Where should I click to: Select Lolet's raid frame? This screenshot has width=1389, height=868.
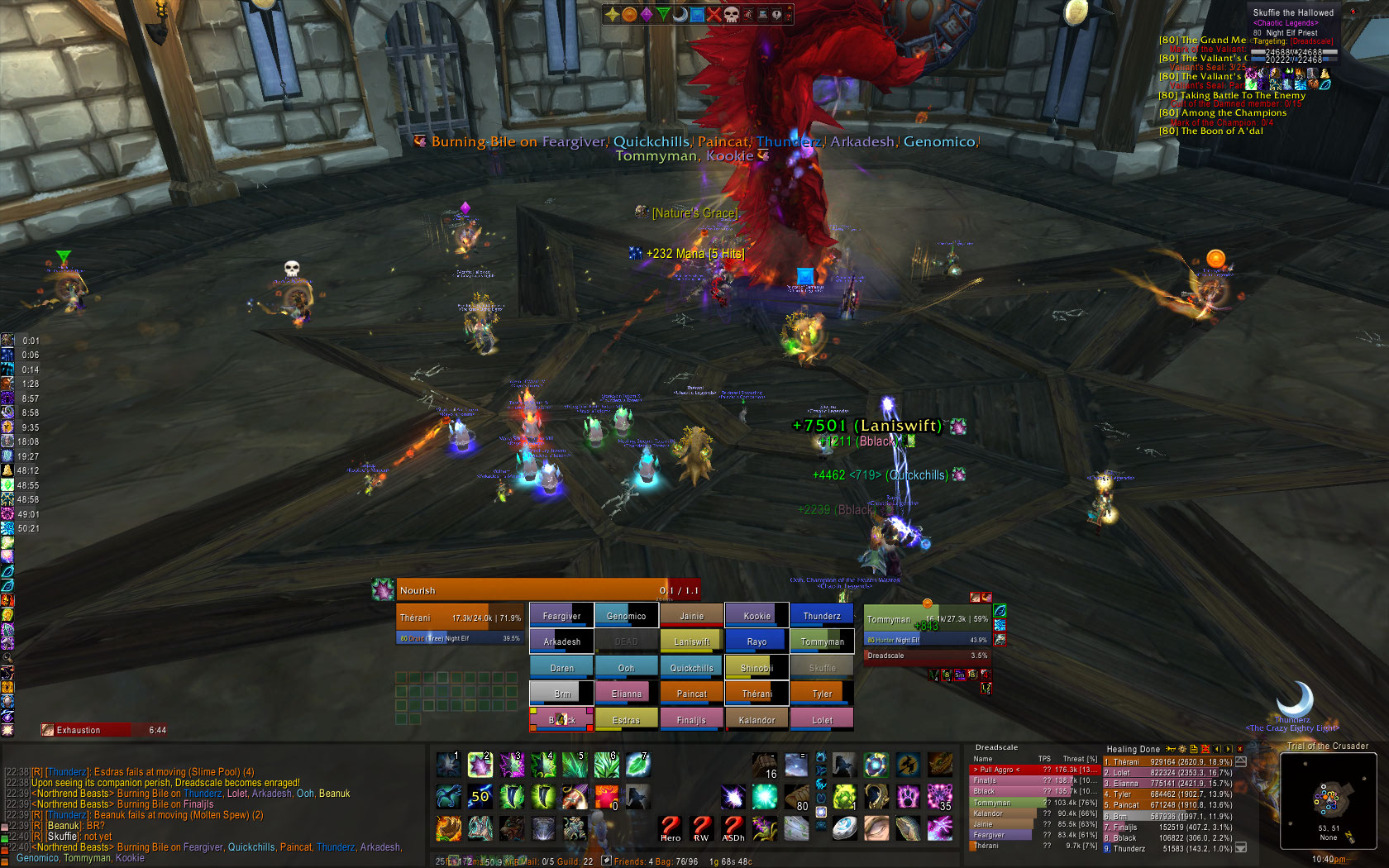pyautogui.click(x=822, y=720)
